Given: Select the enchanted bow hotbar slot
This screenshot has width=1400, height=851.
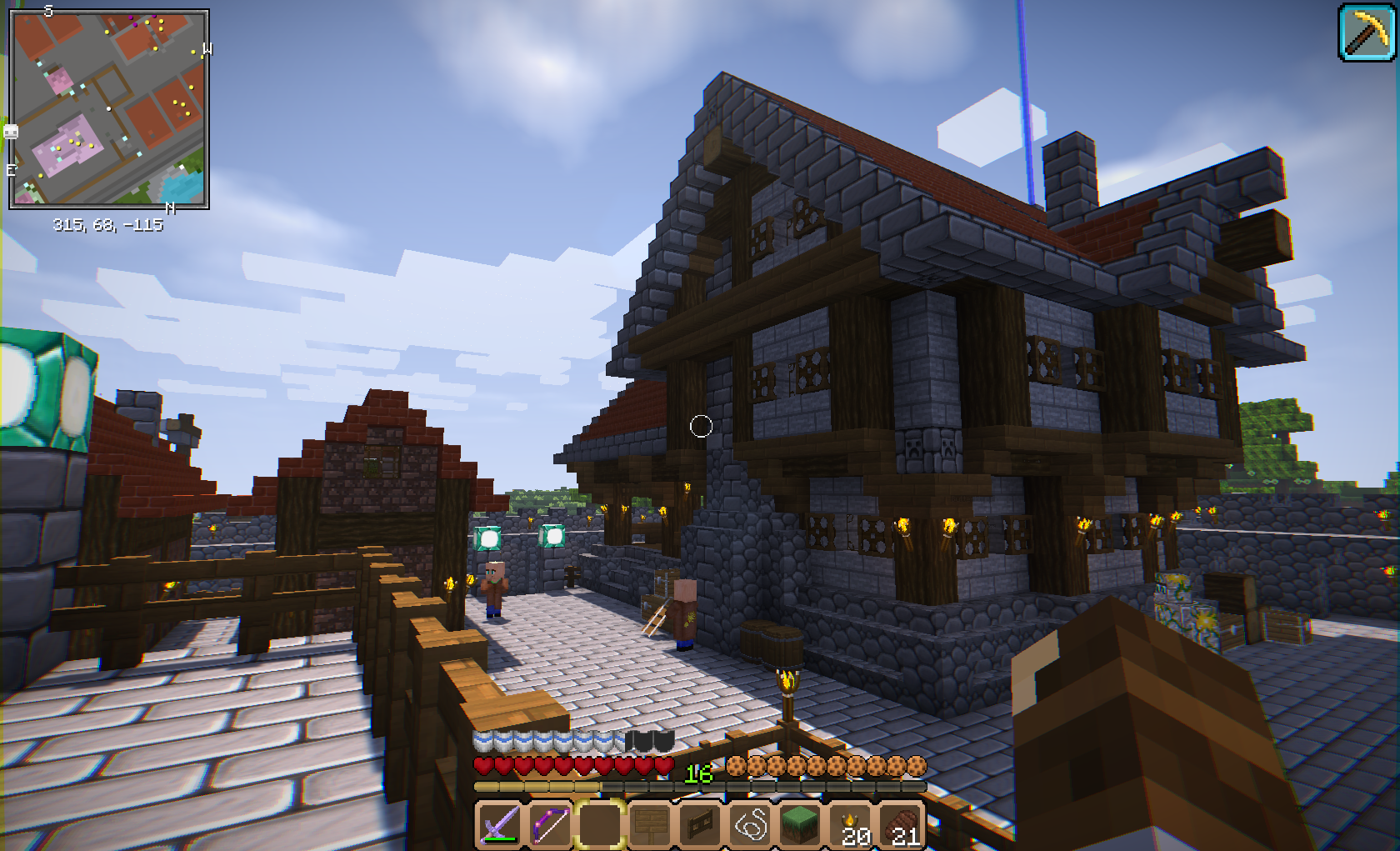Looking at the screenshot, I should tap(550, 824).
